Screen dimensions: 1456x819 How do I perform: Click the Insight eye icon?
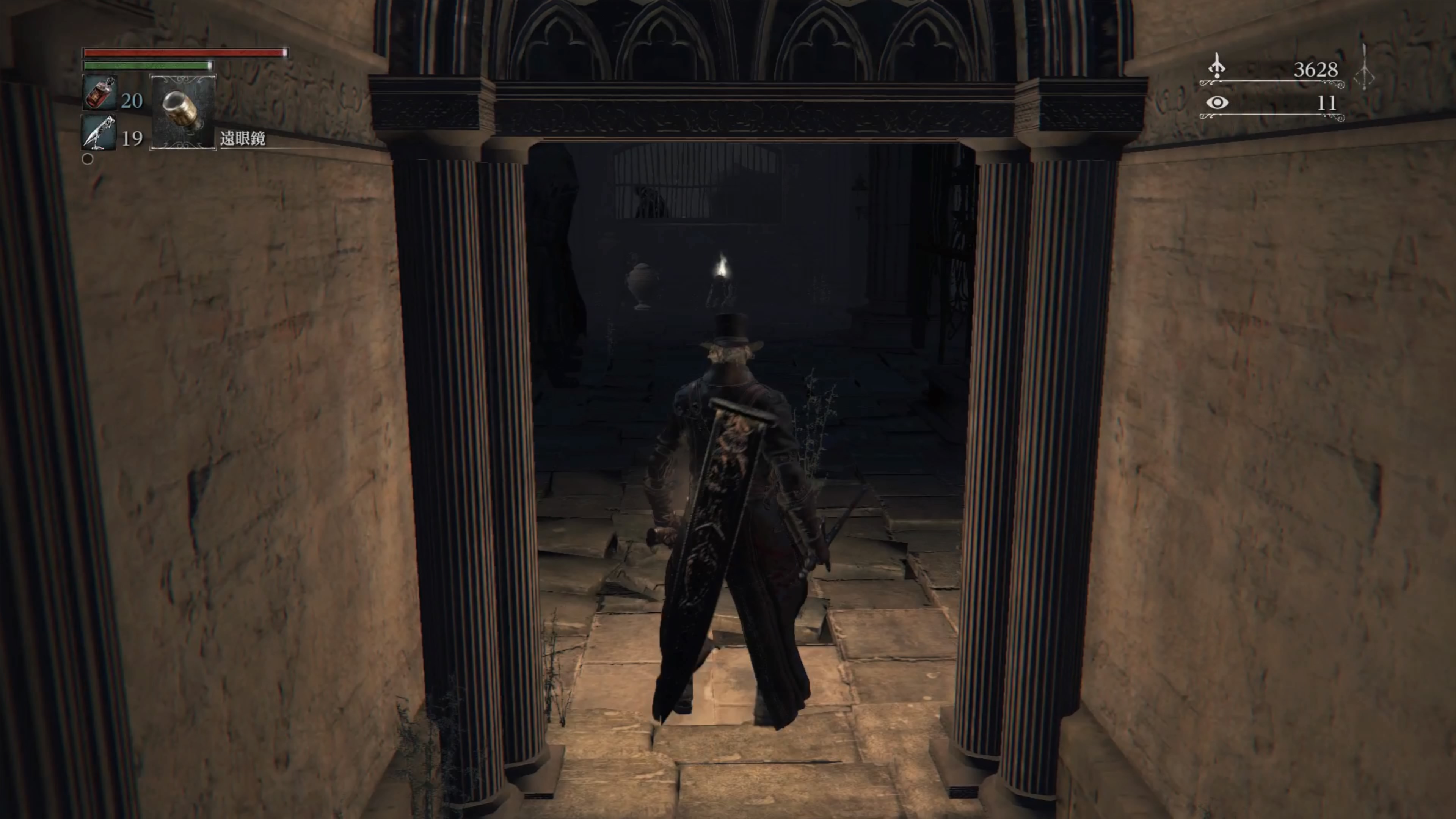click(1217, 103)
